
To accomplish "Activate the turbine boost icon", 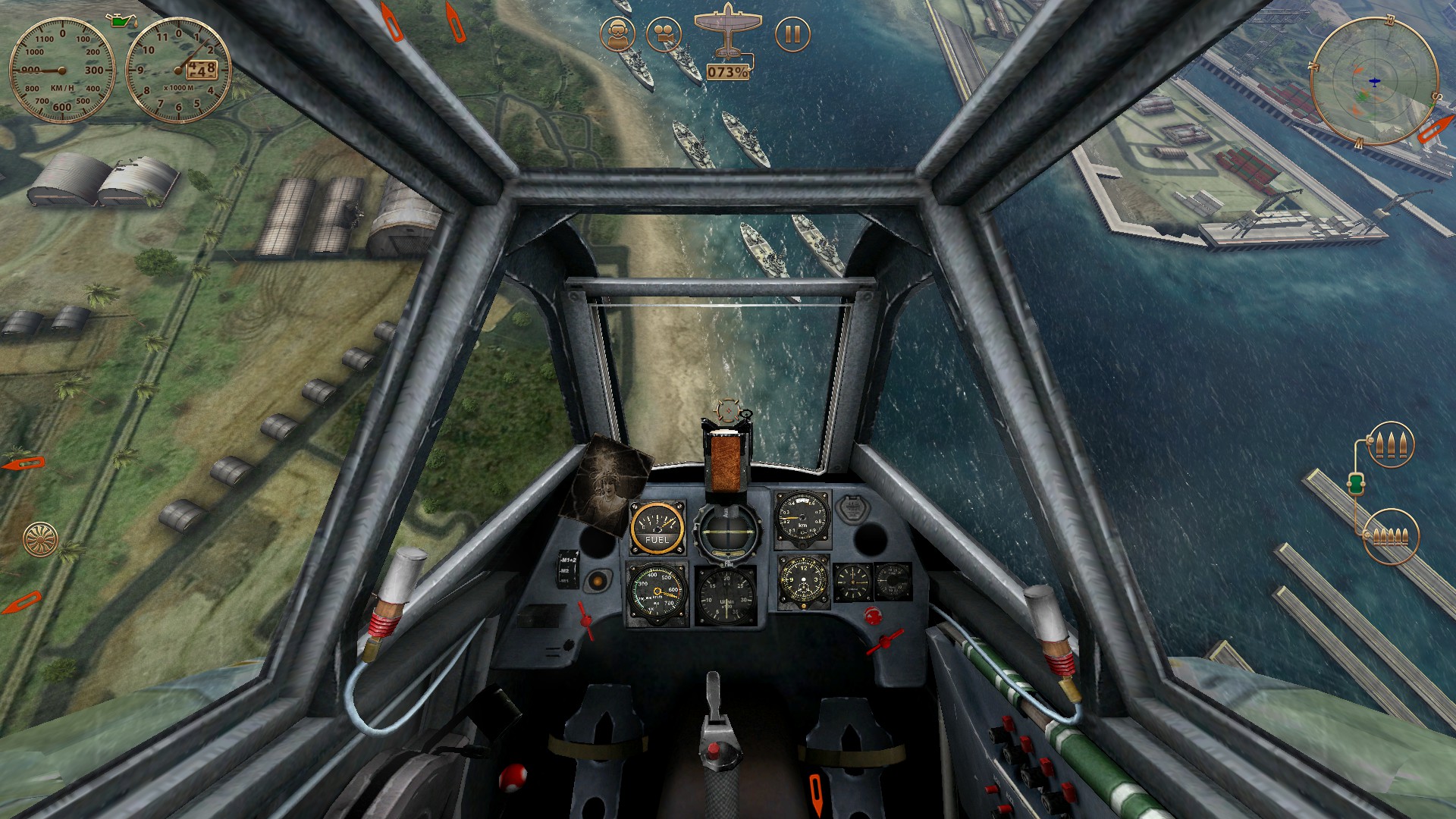I will coord(40,539).
